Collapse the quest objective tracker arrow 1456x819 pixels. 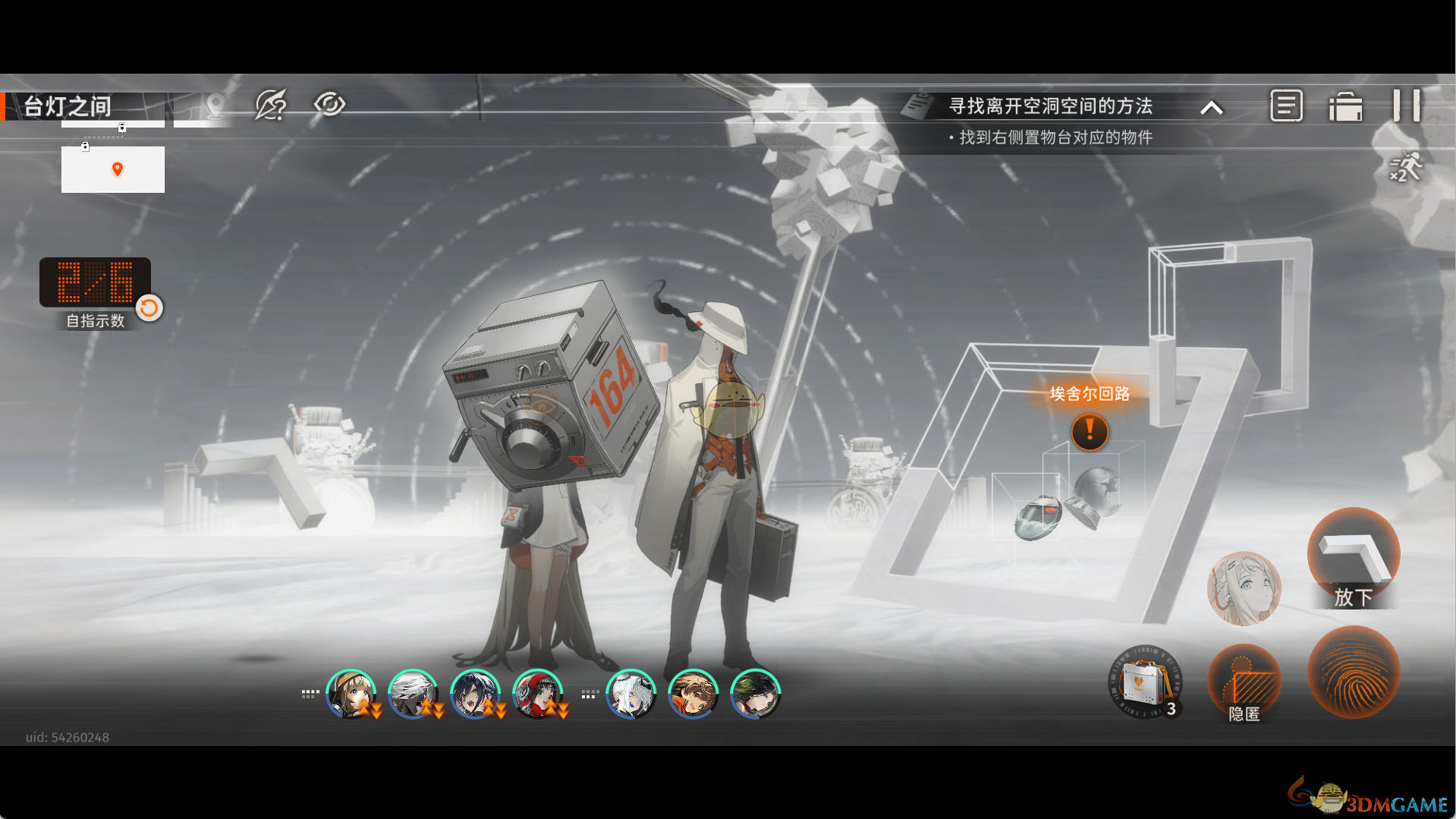[x=1212, y=108]
